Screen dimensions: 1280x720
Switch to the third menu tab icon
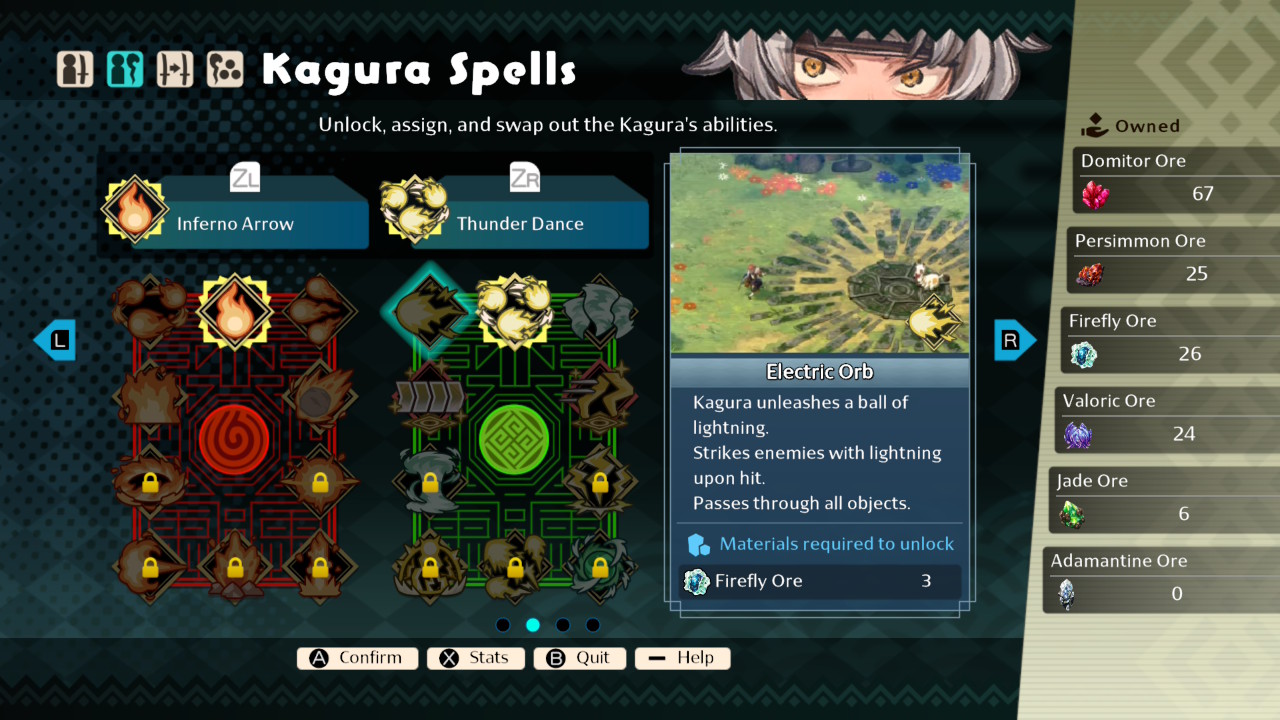tap(175, 69)
